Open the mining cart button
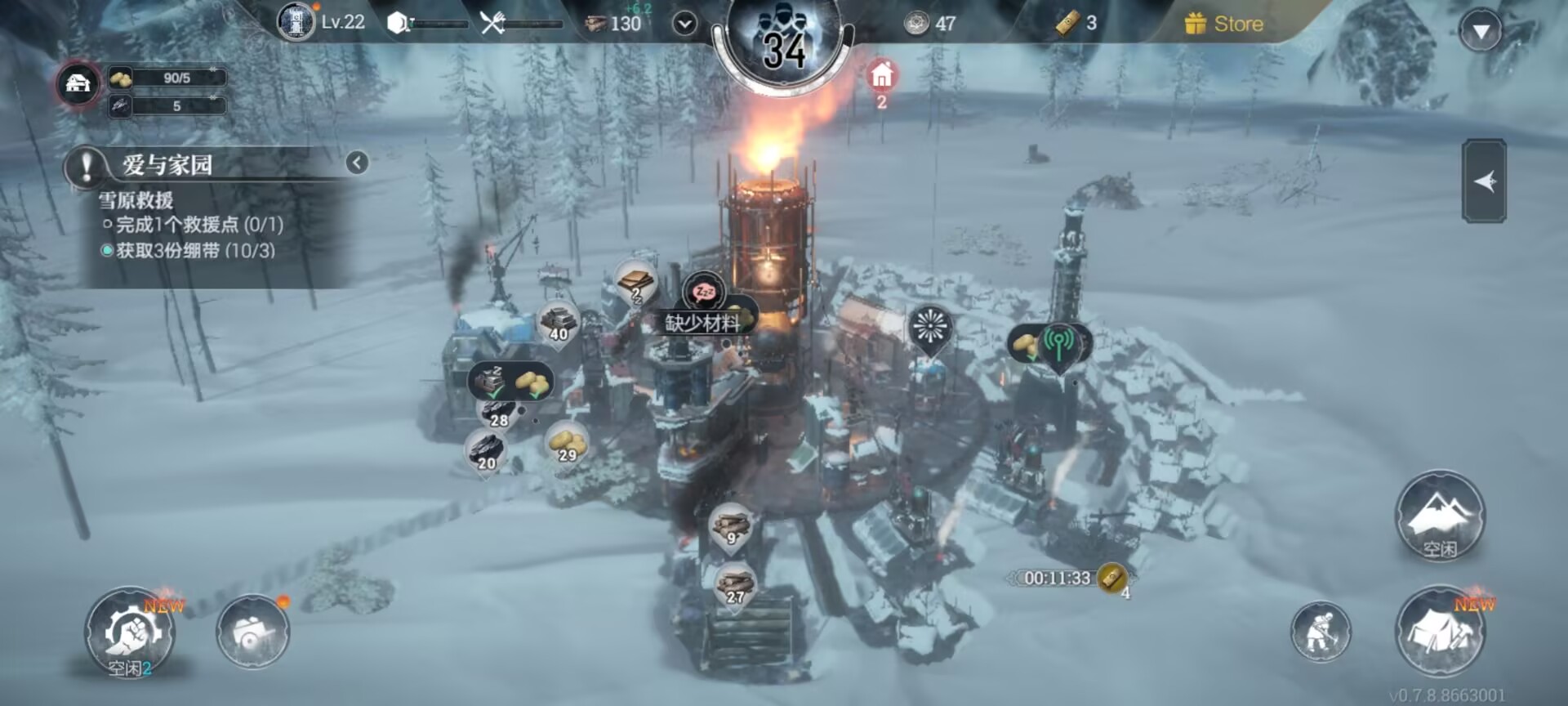Viewport: 1568px width, 706px height. point(252,632)
